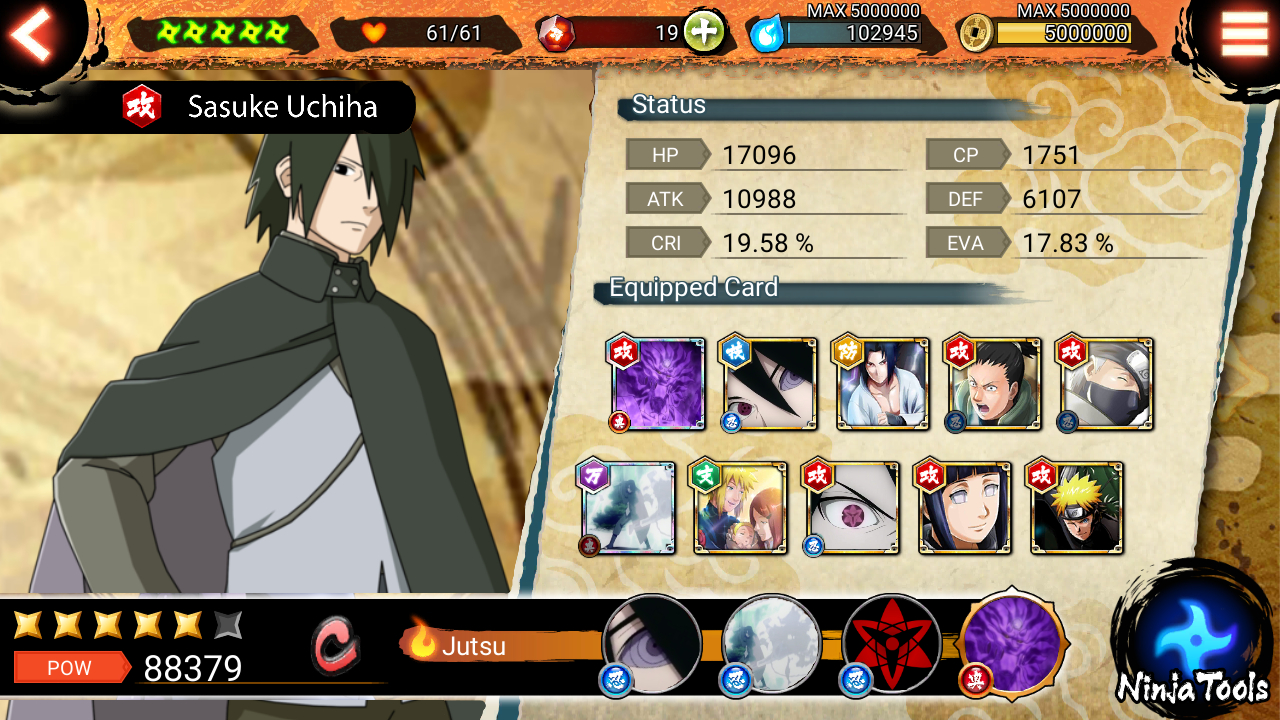Select the pale blue silhouette card

[x=628, y=508]
